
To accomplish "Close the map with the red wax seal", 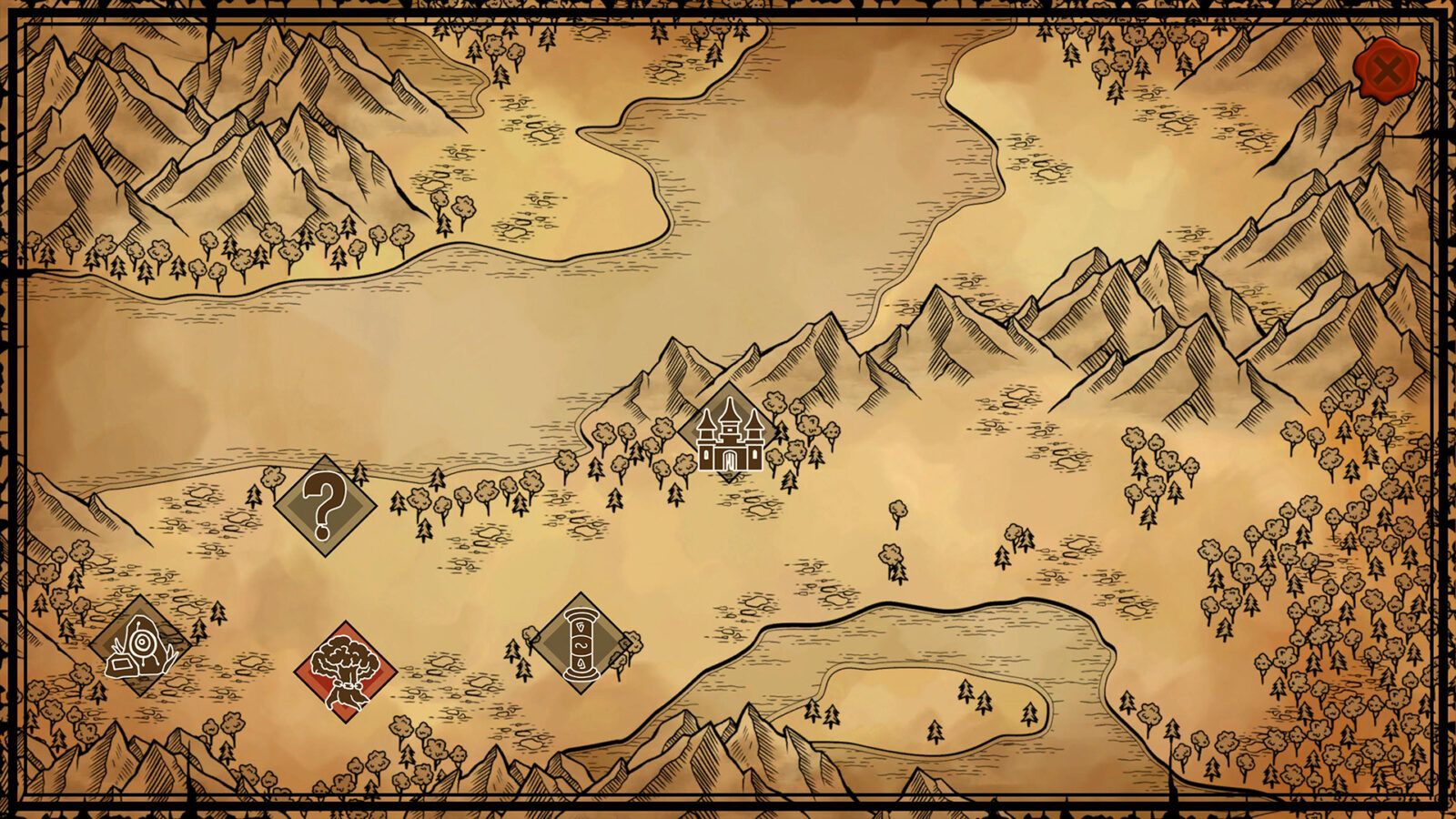I will [x=1385, y=70].
